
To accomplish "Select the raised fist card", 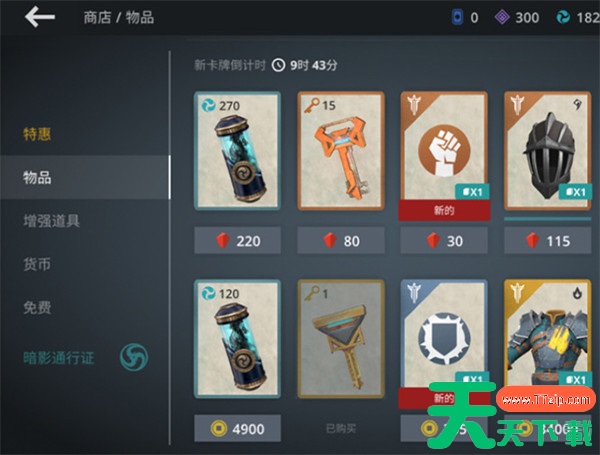I will [444, 150].
